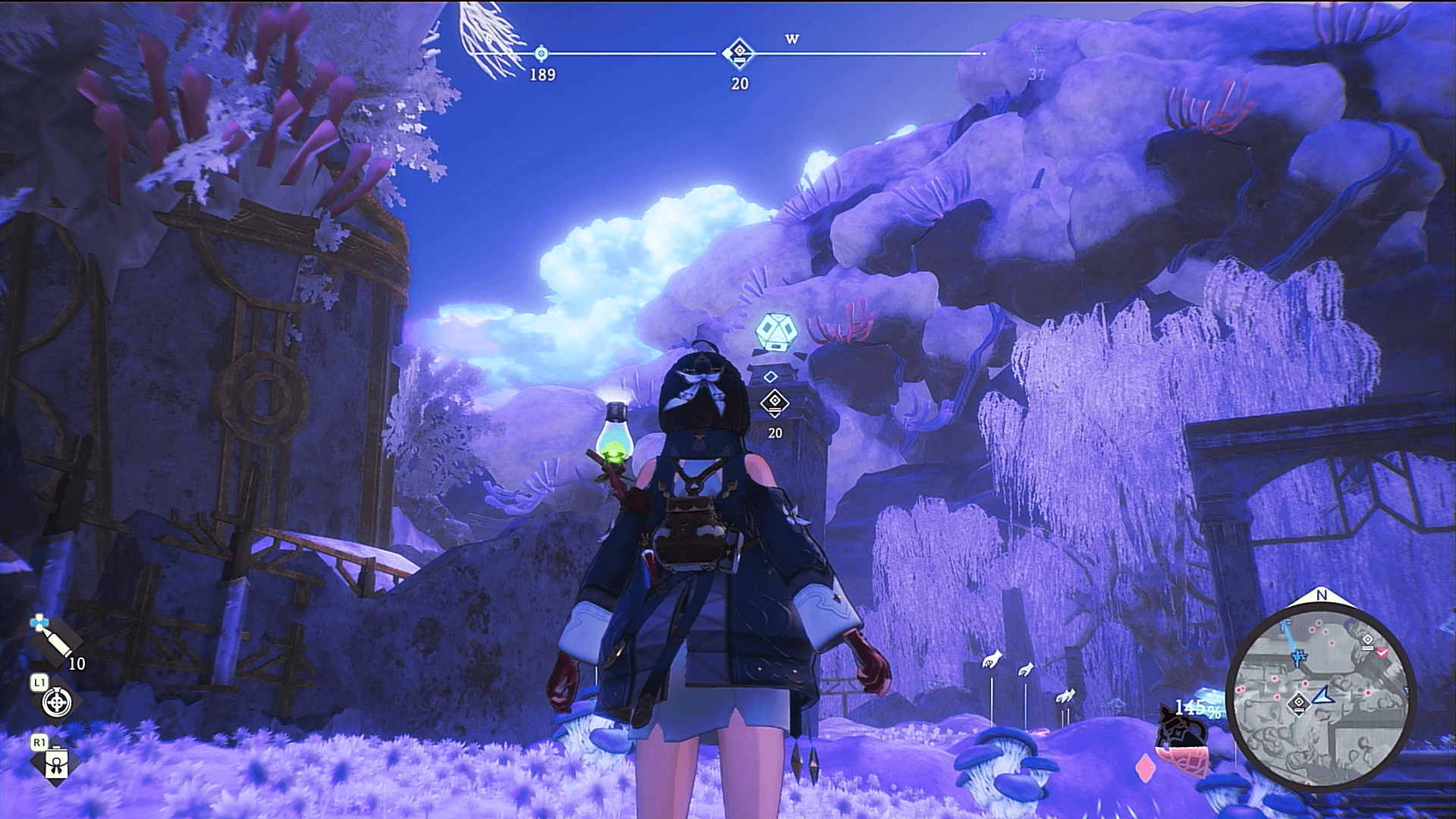This screenshot has height=819, width=1456.
Task: Click the diamond waypoint marker on compass bar
Action: click(738, 53)
